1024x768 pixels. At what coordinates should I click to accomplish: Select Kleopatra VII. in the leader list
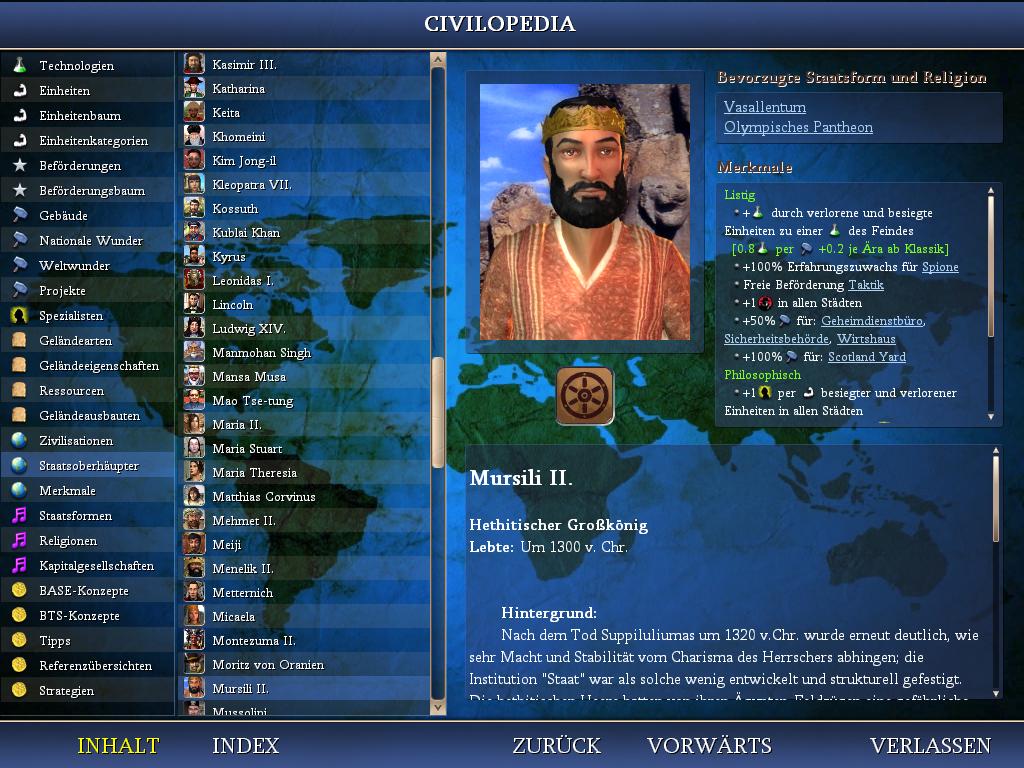point(251,185)
